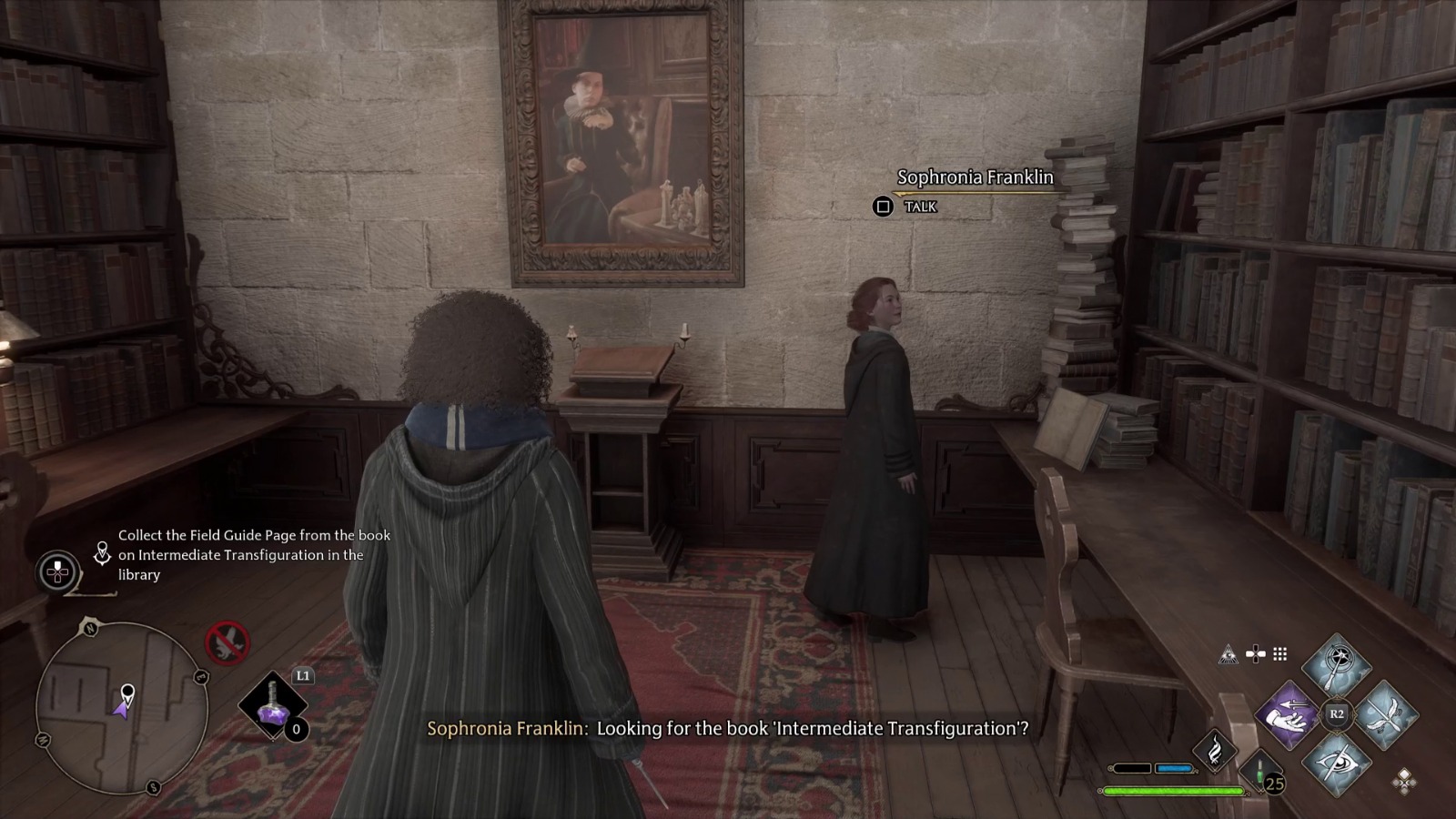Open the spell set grid icon
Image resolution: width=1456 pixels, height=819 pixels.
tap(1279, 654)
